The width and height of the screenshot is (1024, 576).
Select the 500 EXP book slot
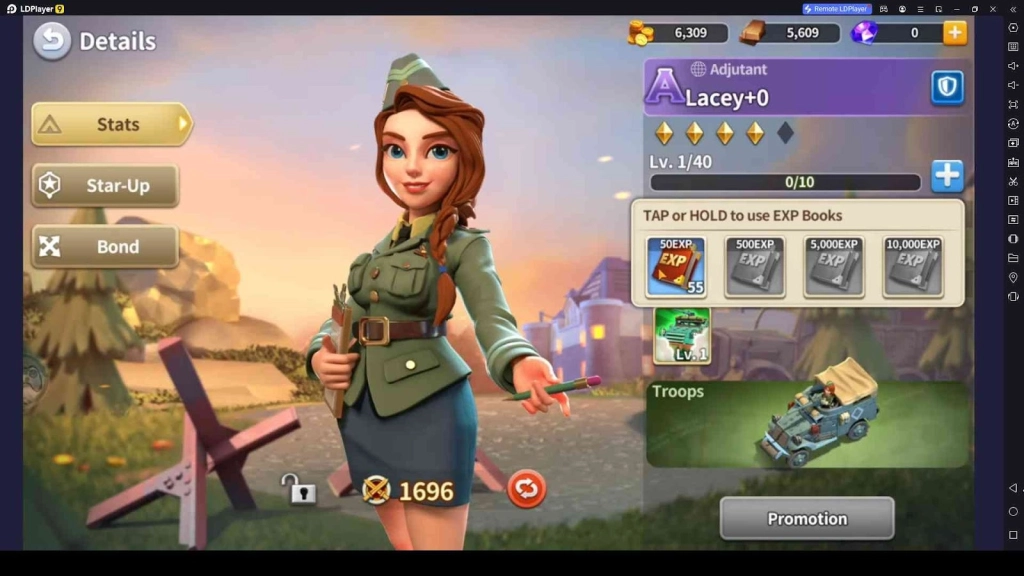point(754,267)
